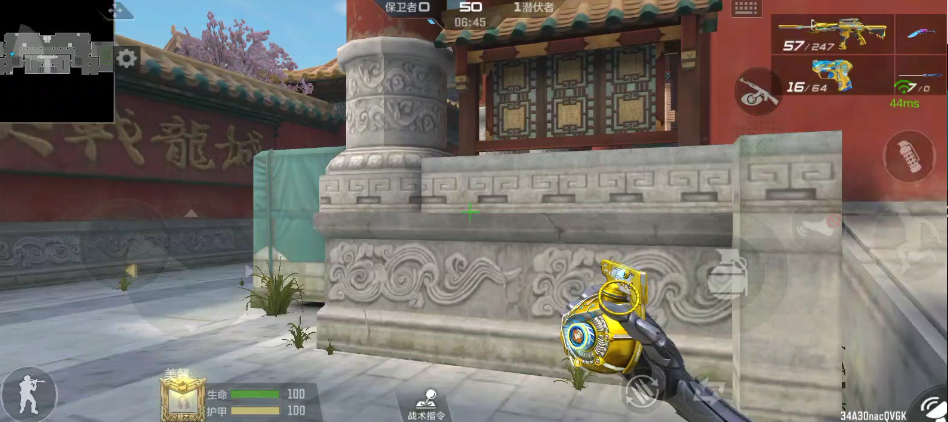Image resolution: width=948 pixels, height=422 pixels.
Task: Tap the backpack button
Action: [x=727, y=274]
